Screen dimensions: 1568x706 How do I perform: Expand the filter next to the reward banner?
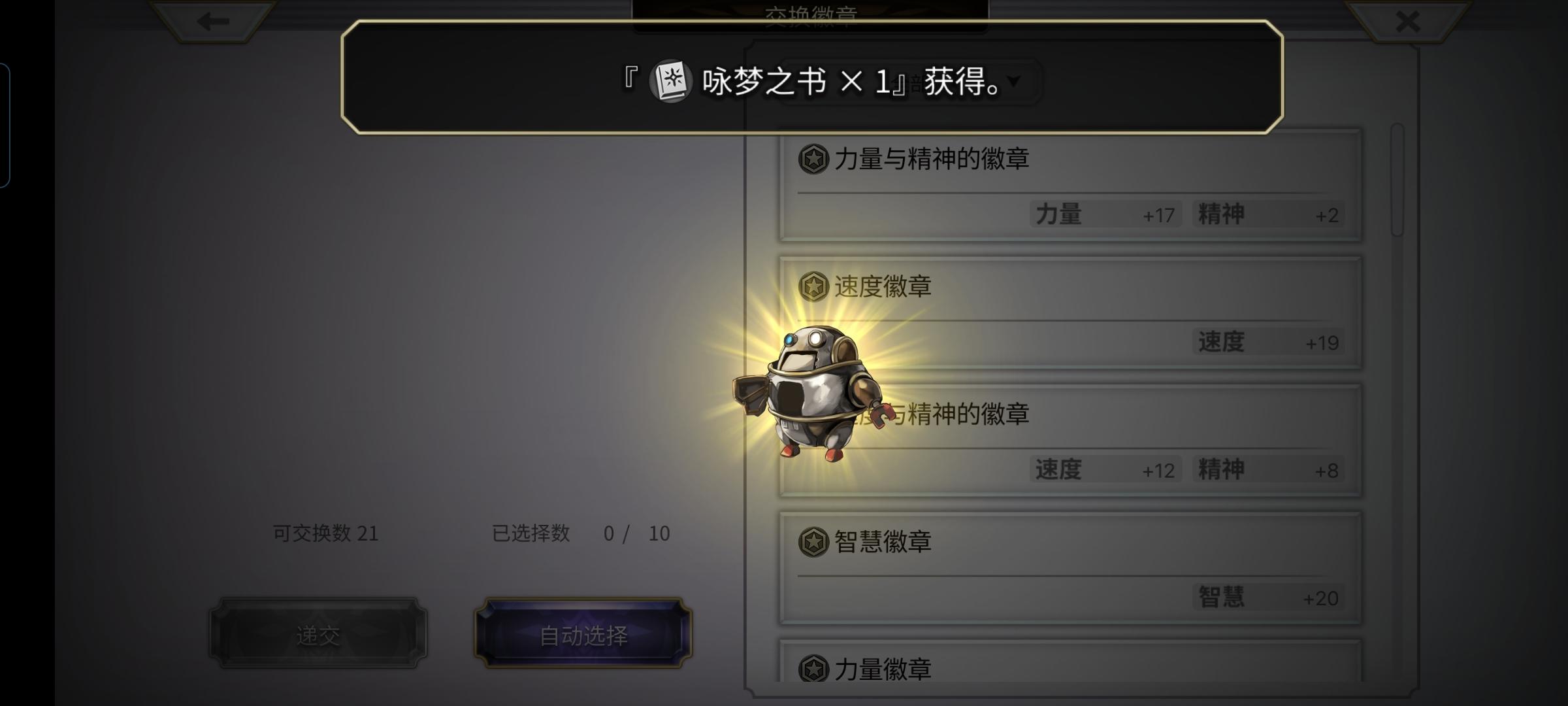tap(1012, 82)
